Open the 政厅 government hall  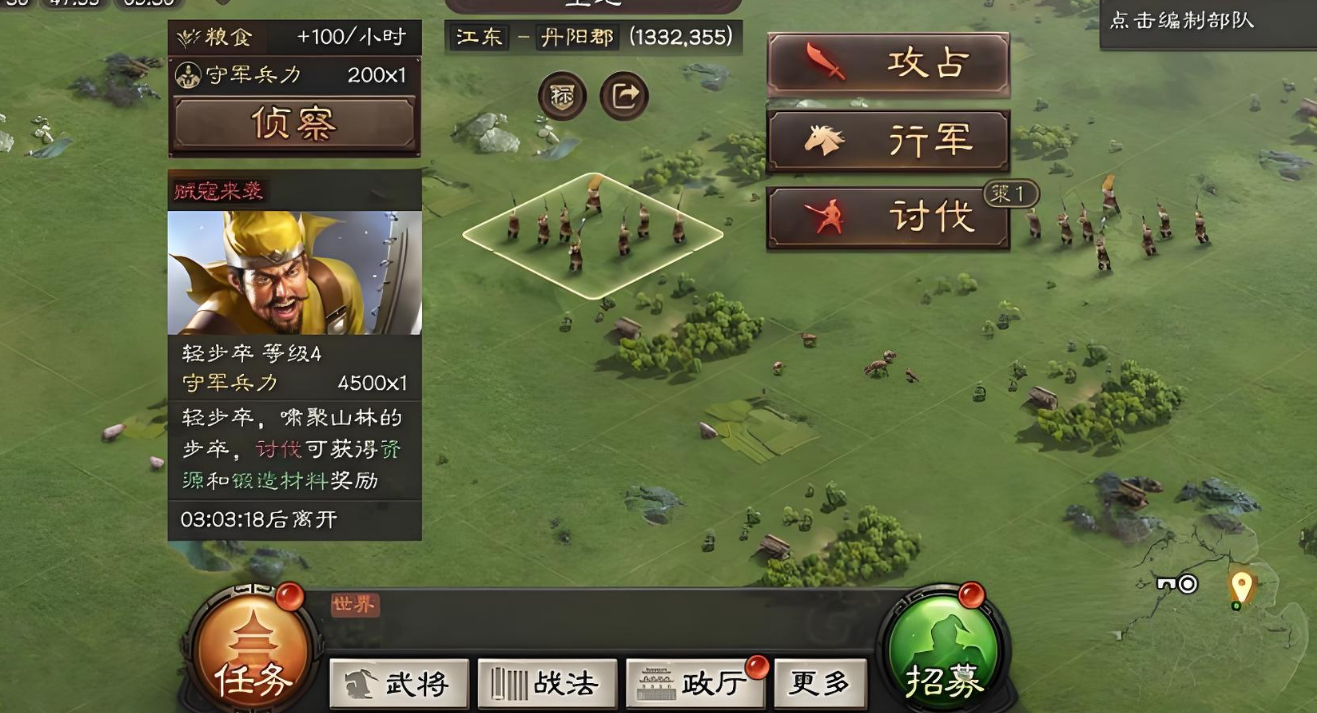tap(695, 684)
